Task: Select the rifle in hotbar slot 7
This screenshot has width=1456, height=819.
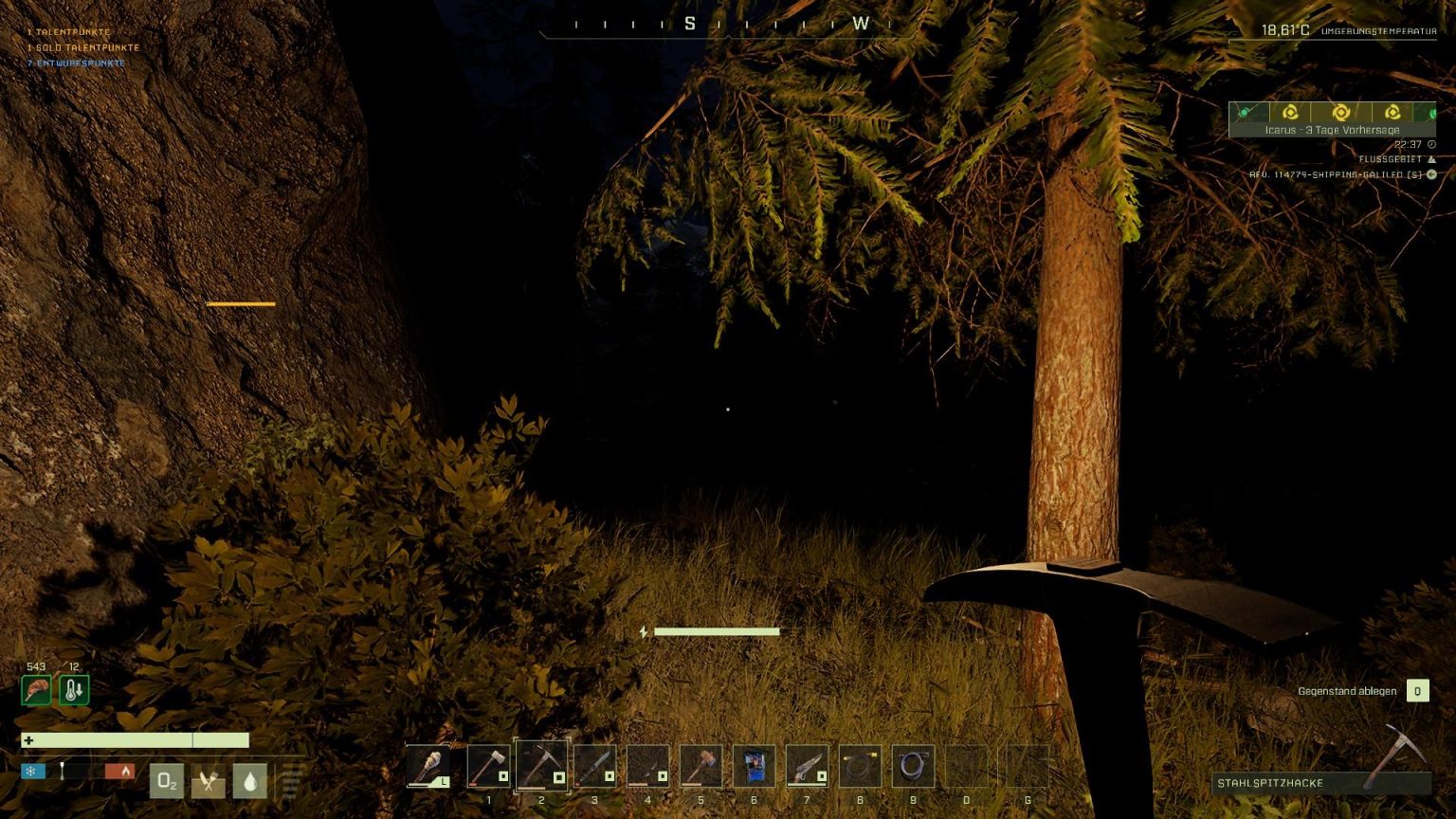Action: (808, 768)
